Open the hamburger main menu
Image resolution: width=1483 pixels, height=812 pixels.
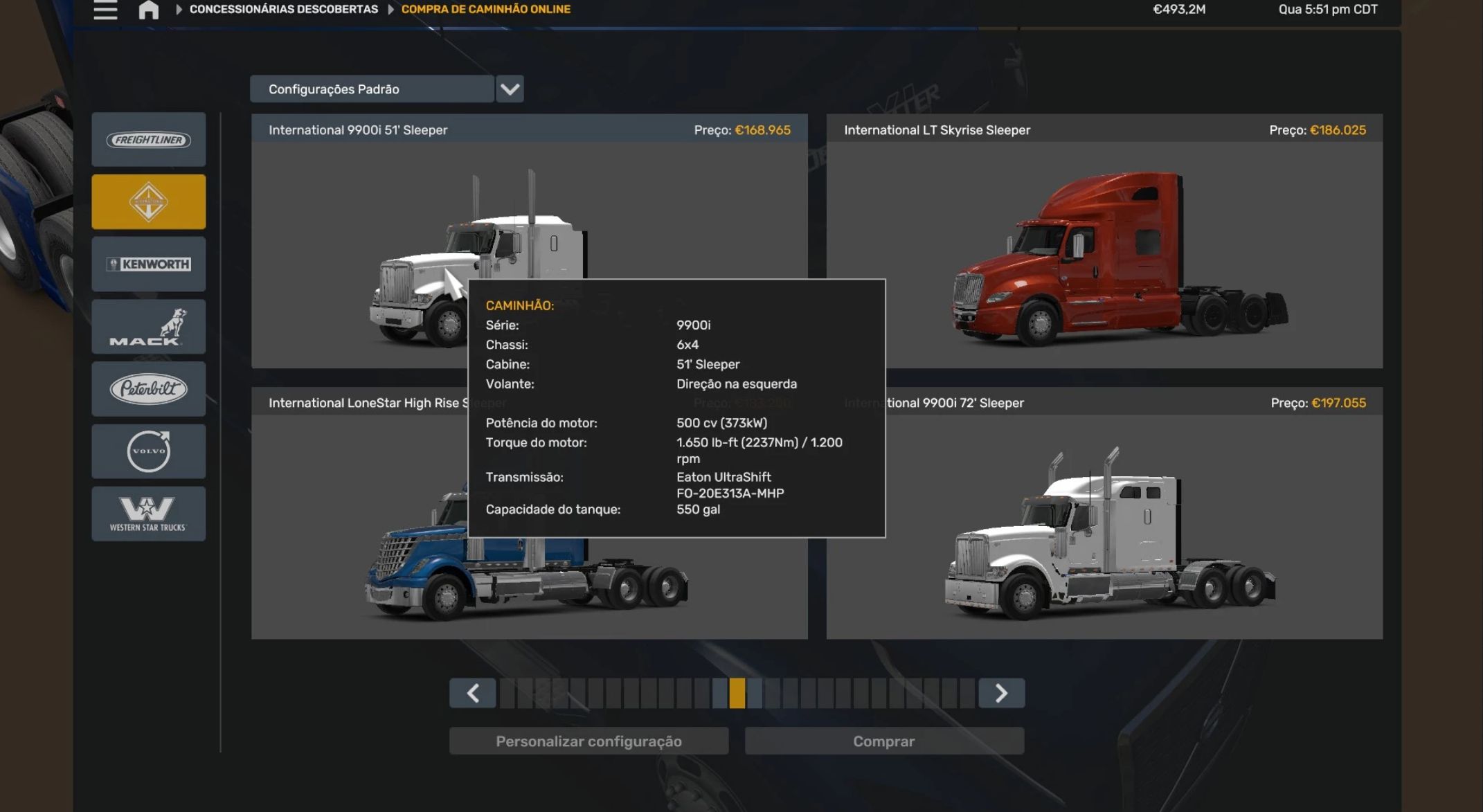tap(105, 10)
